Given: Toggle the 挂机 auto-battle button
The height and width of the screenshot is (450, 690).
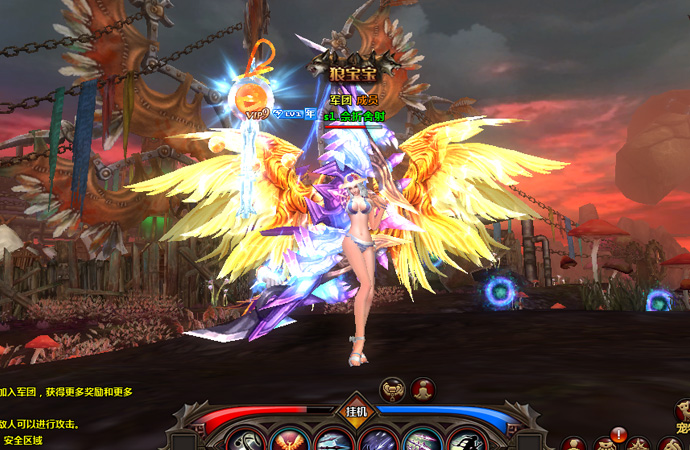Looking at the screenshot, I should 357,411.
